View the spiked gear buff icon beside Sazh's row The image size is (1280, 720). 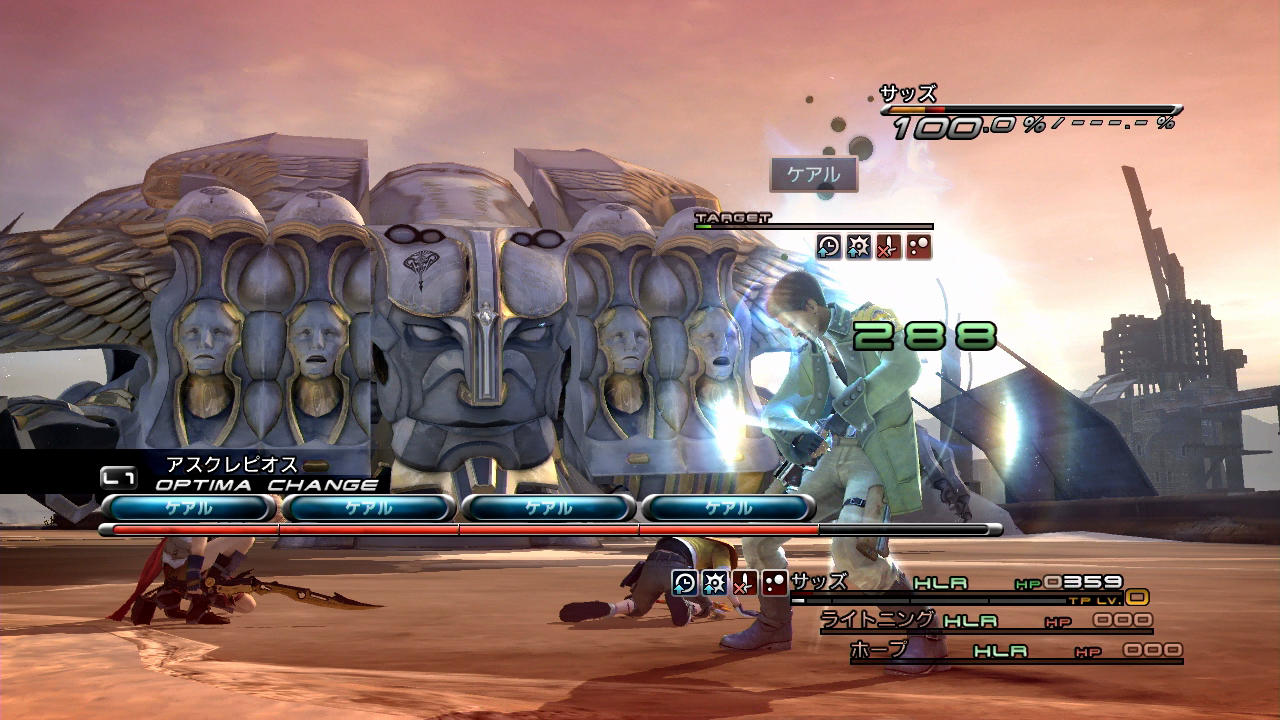[714, 583]
